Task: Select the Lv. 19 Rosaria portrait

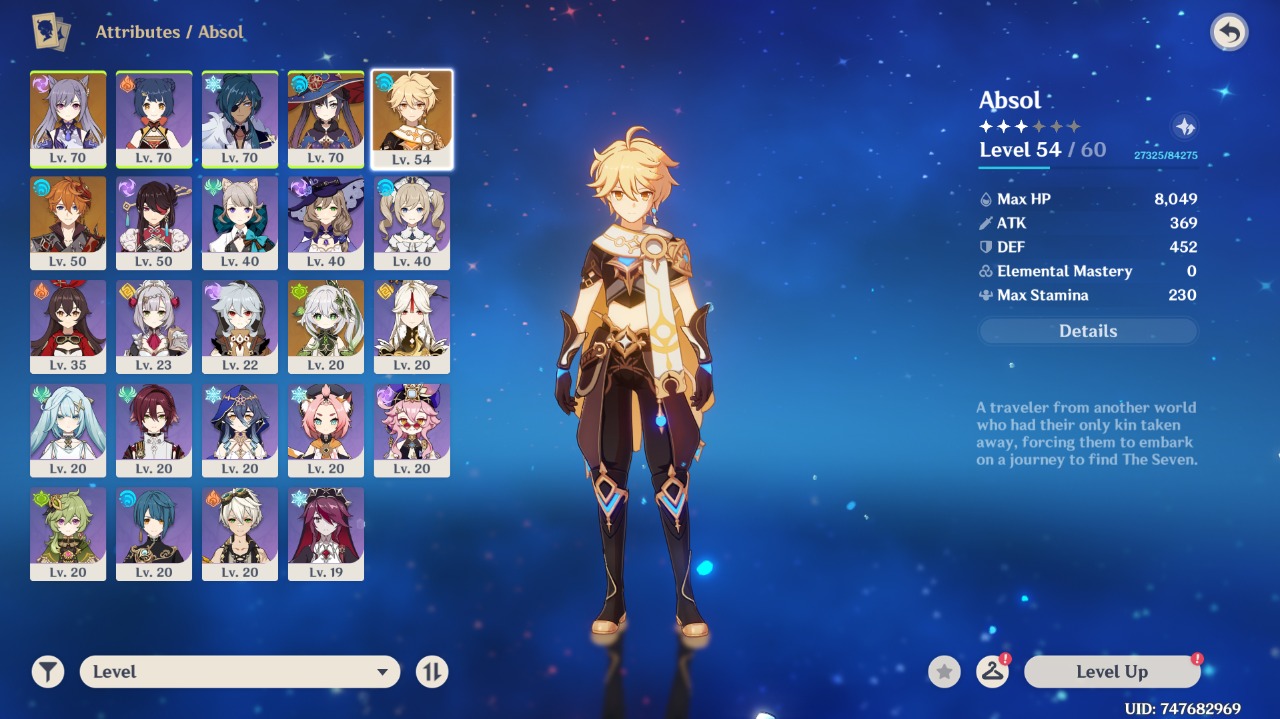Action: (x=326, y=534)
